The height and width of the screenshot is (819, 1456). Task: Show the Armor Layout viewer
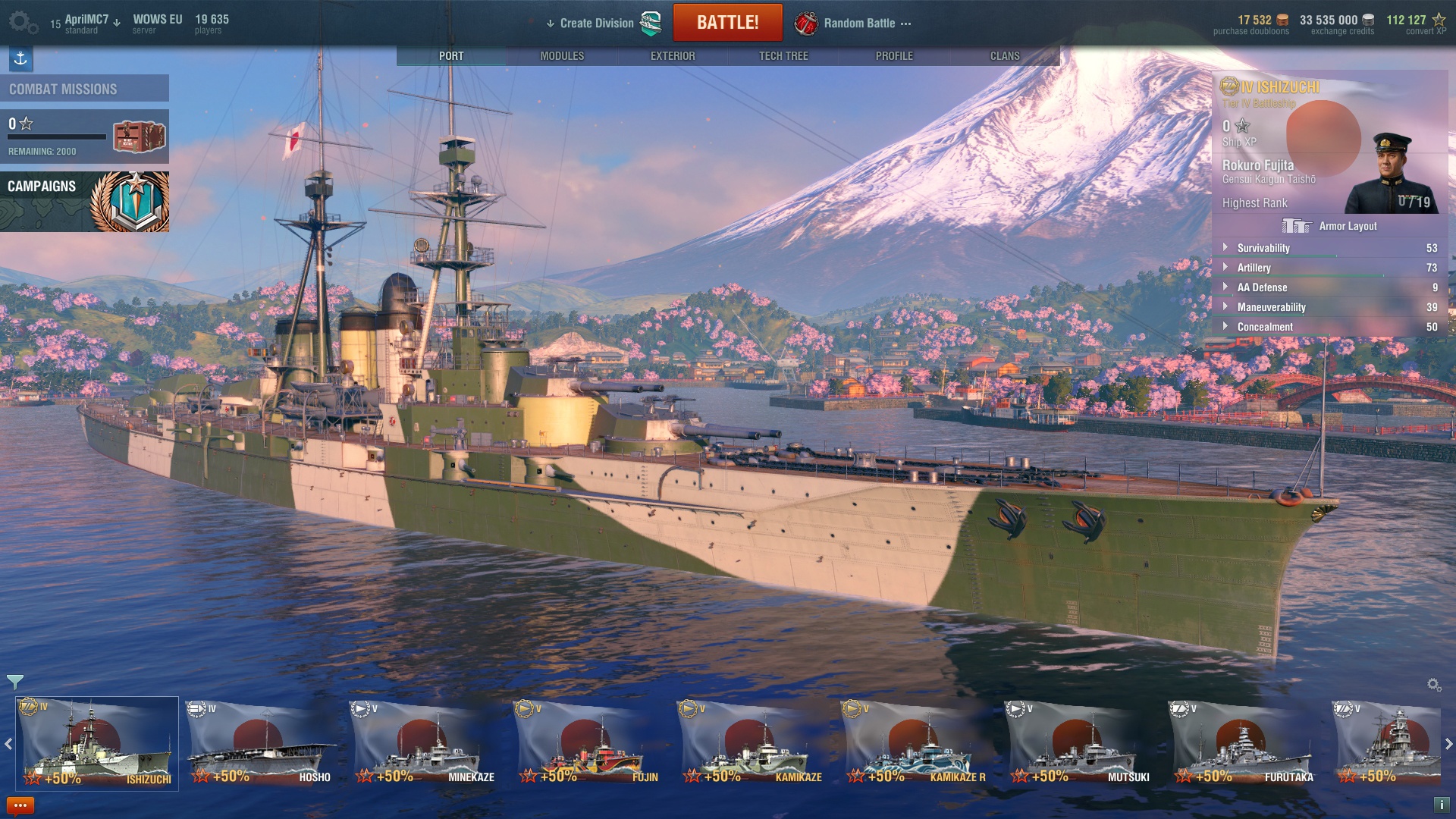pyautogui.click(x=1330, y=226)
